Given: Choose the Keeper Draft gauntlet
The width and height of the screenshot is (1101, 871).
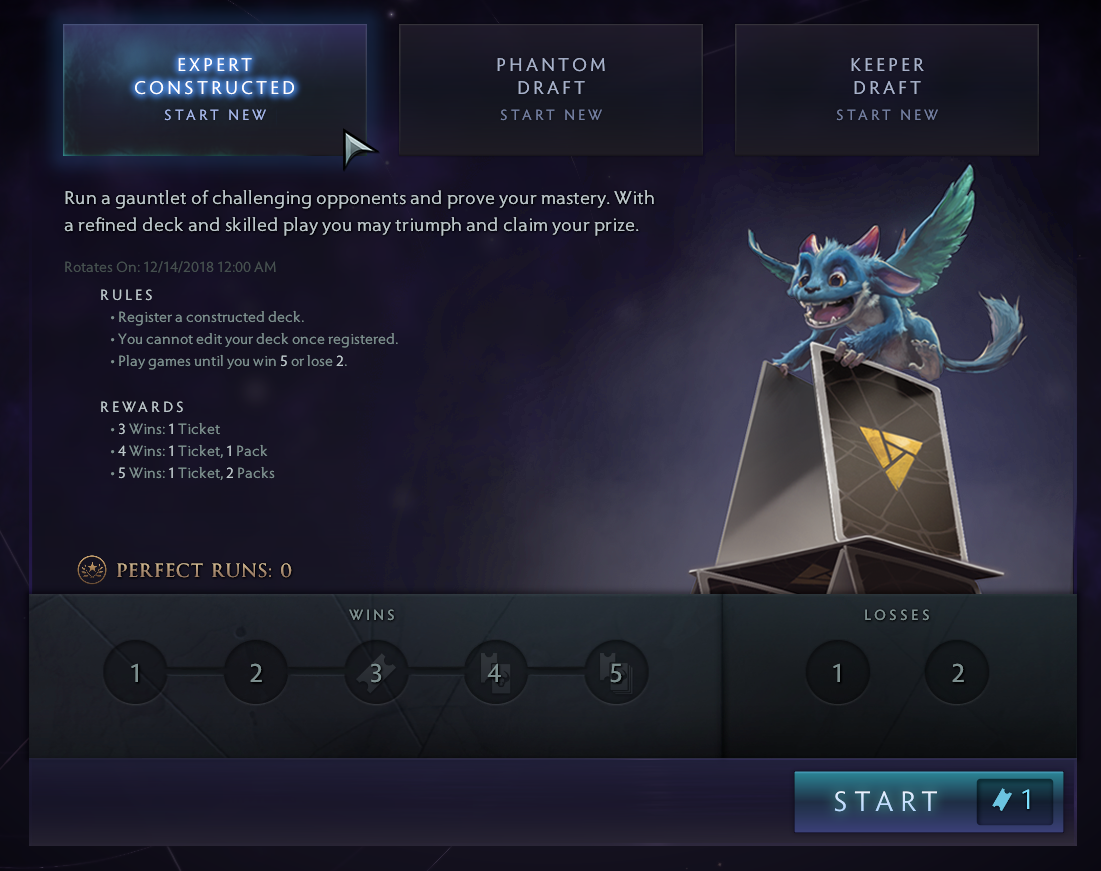Looking at the screenshot, I should [887, 89].
